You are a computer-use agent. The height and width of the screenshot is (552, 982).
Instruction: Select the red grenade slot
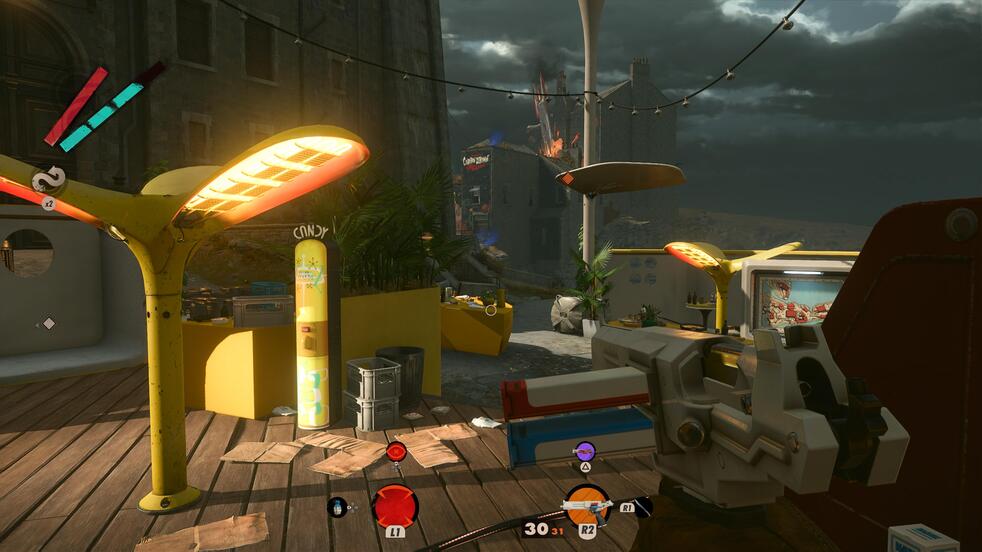coord(395,505)
